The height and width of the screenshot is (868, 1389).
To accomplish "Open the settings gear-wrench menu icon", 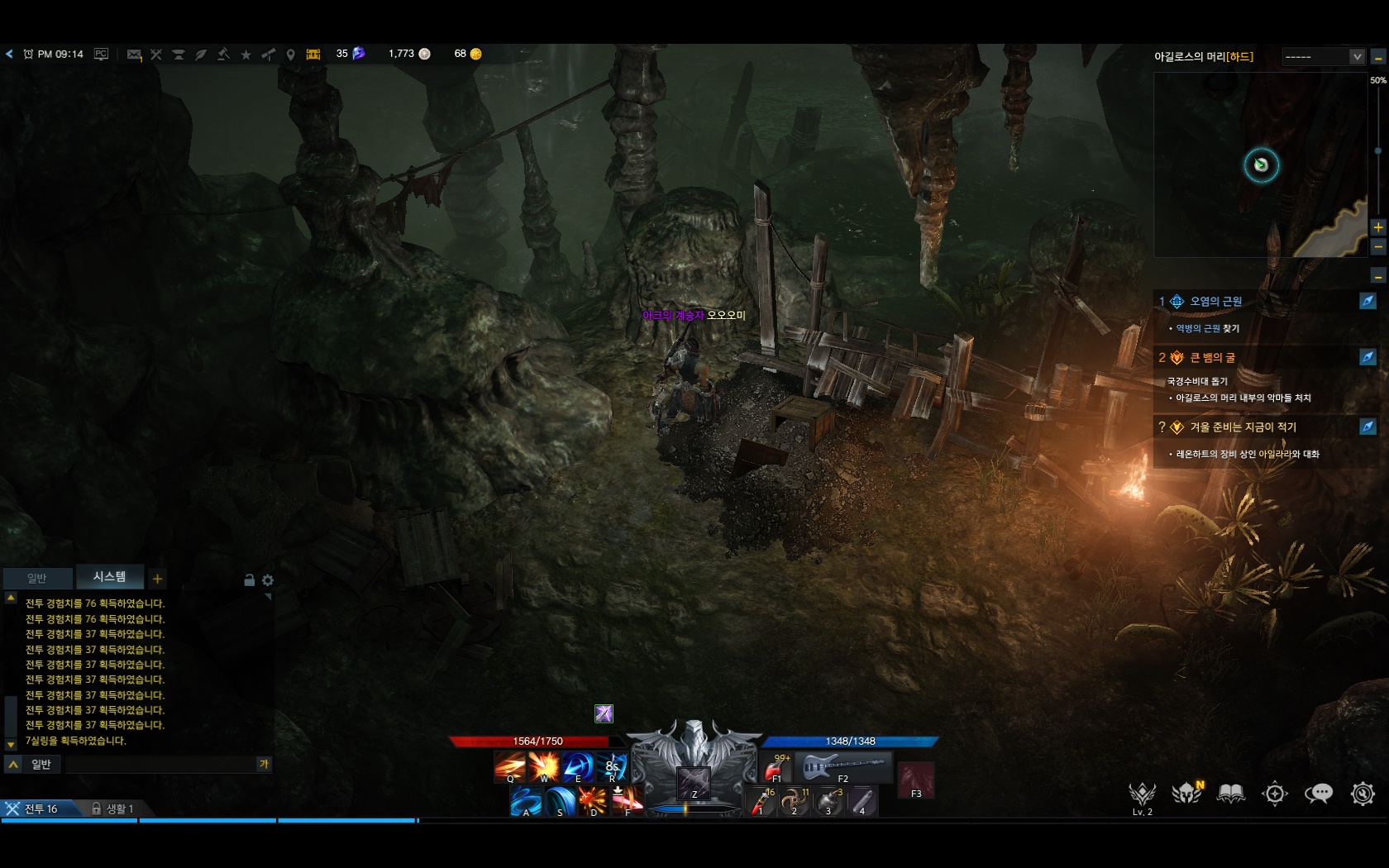I will pyautogui.click(x=1363, y=794).
